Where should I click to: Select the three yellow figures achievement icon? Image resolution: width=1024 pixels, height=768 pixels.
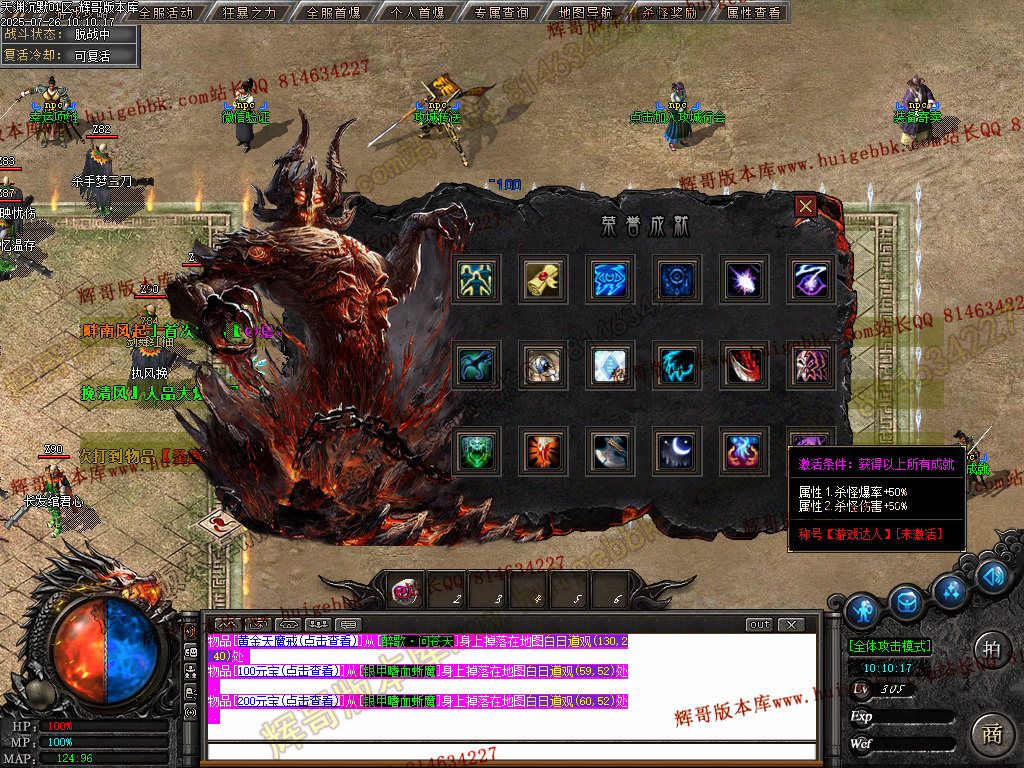click(x=475, y=280)
